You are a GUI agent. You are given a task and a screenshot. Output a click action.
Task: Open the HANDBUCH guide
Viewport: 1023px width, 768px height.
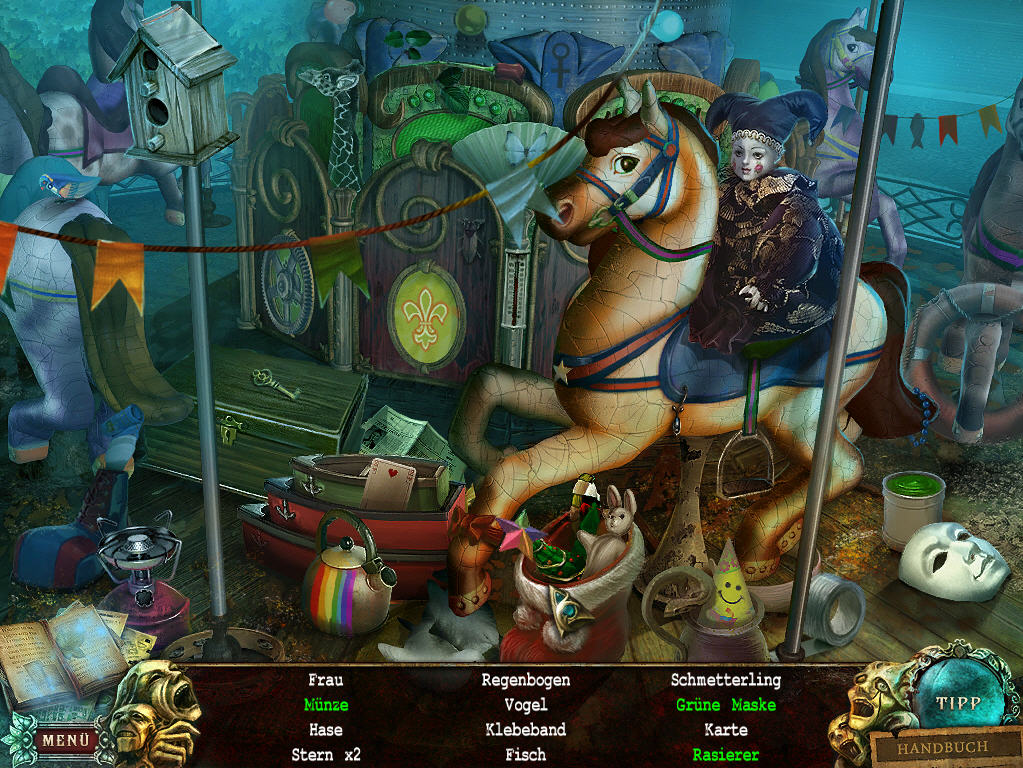[941, 747]
